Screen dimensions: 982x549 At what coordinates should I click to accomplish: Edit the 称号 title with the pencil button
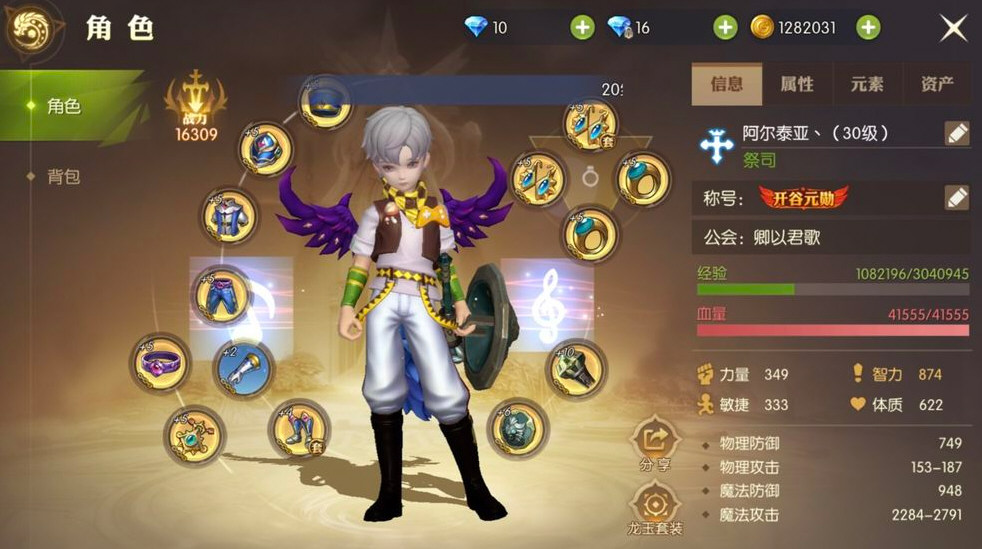click(x=956, y=198)
